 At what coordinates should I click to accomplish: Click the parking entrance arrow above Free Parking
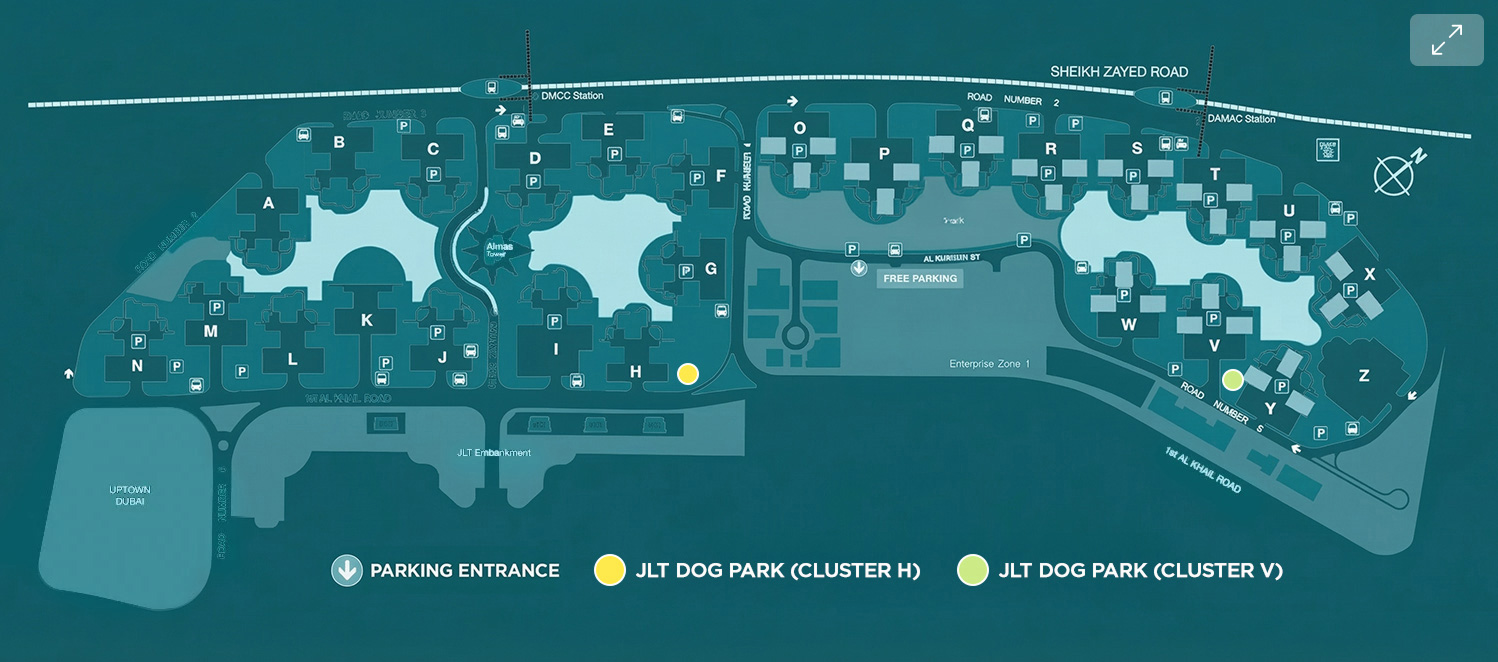tap(858, 268)
